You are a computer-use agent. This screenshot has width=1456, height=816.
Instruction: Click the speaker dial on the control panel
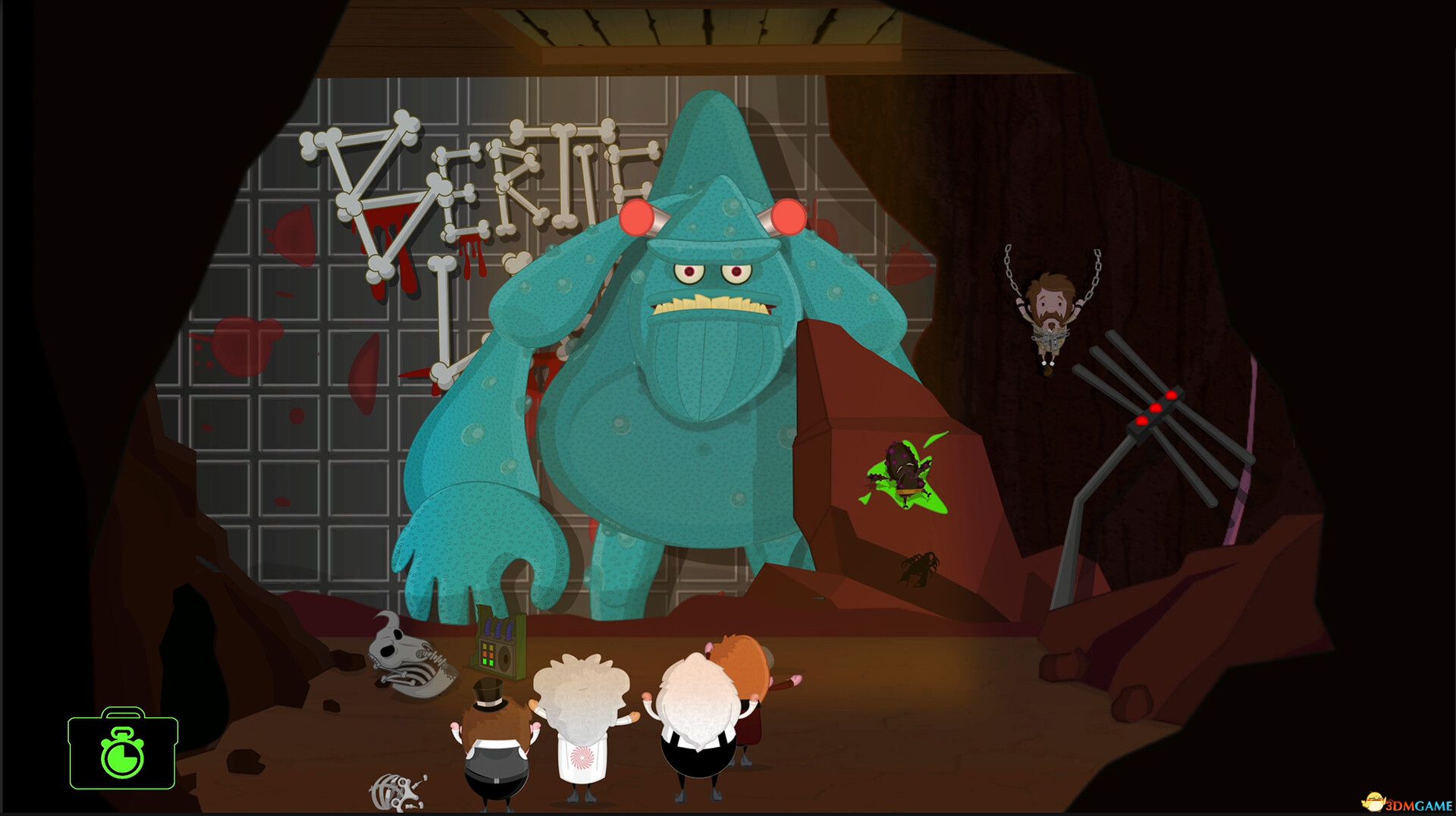(505, 657)
